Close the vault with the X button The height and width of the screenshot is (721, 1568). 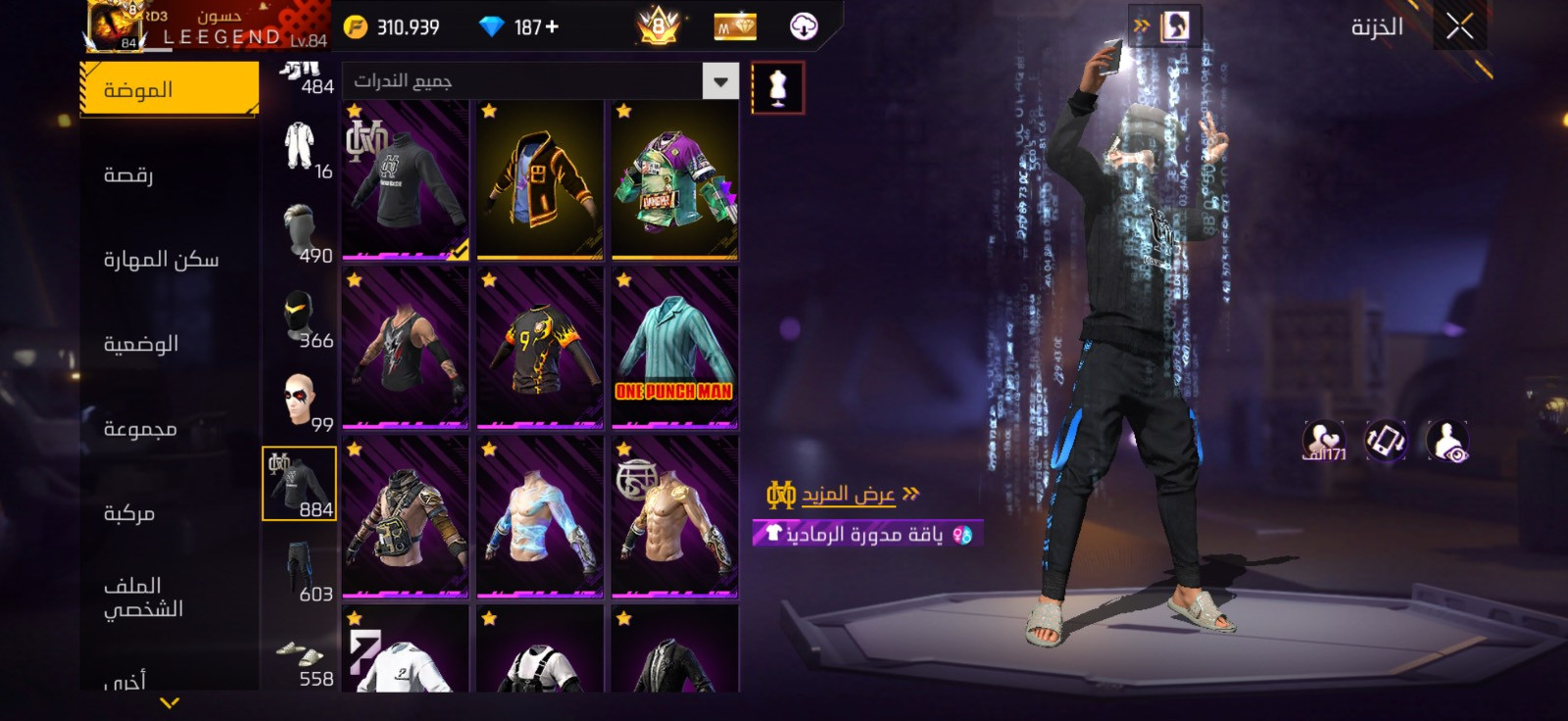(1459, 27)
